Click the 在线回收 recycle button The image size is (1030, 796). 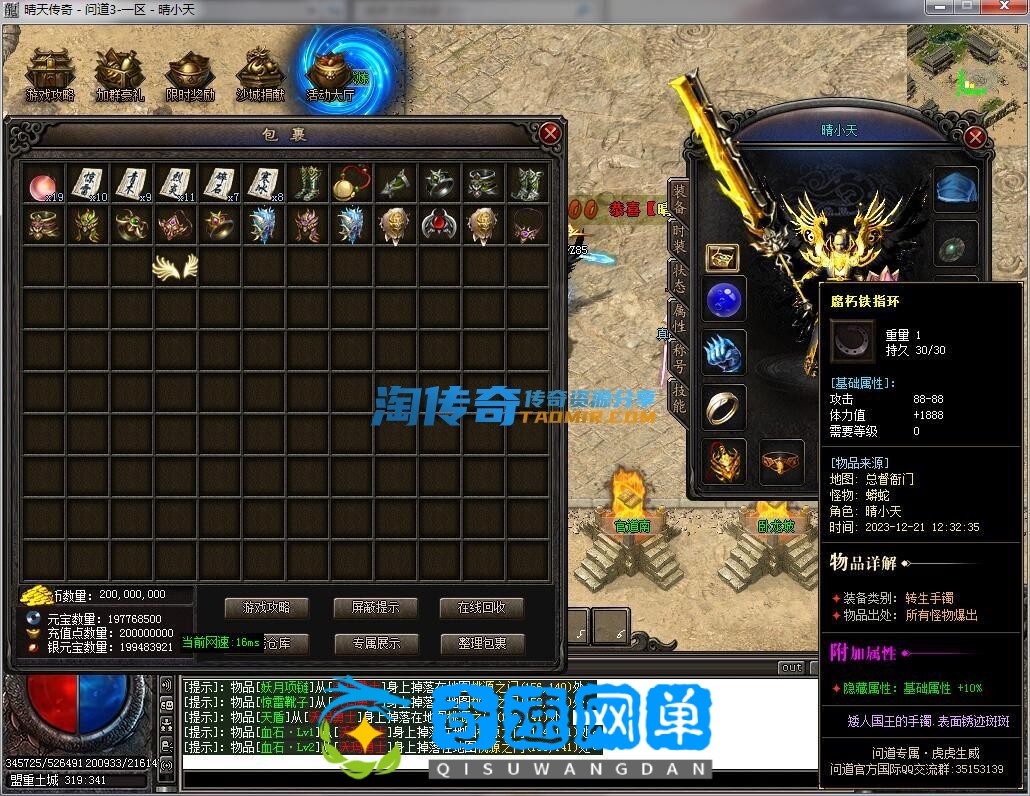[482, 607]
